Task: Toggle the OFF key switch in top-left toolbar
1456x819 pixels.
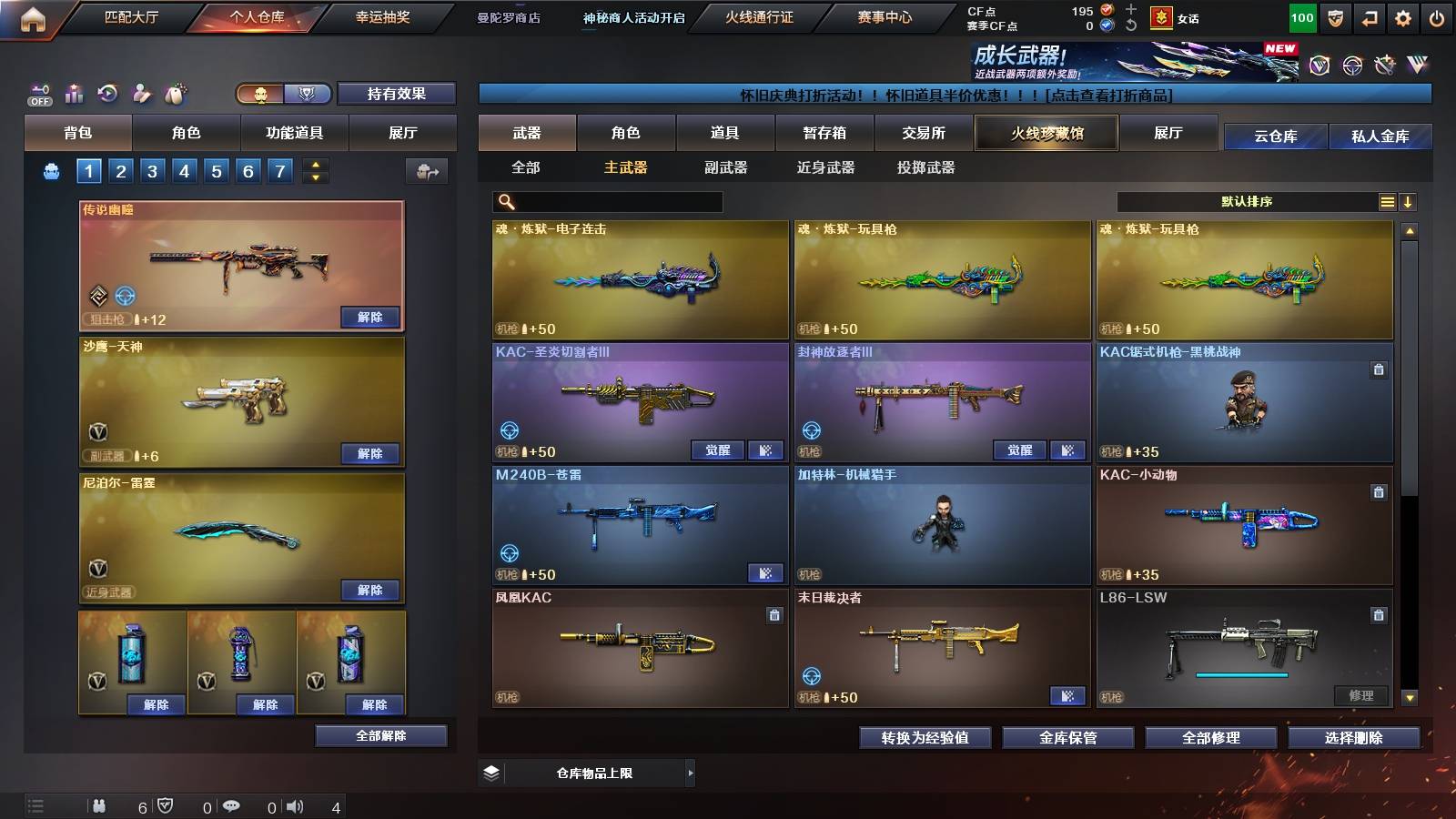Action: coord(38,93)
